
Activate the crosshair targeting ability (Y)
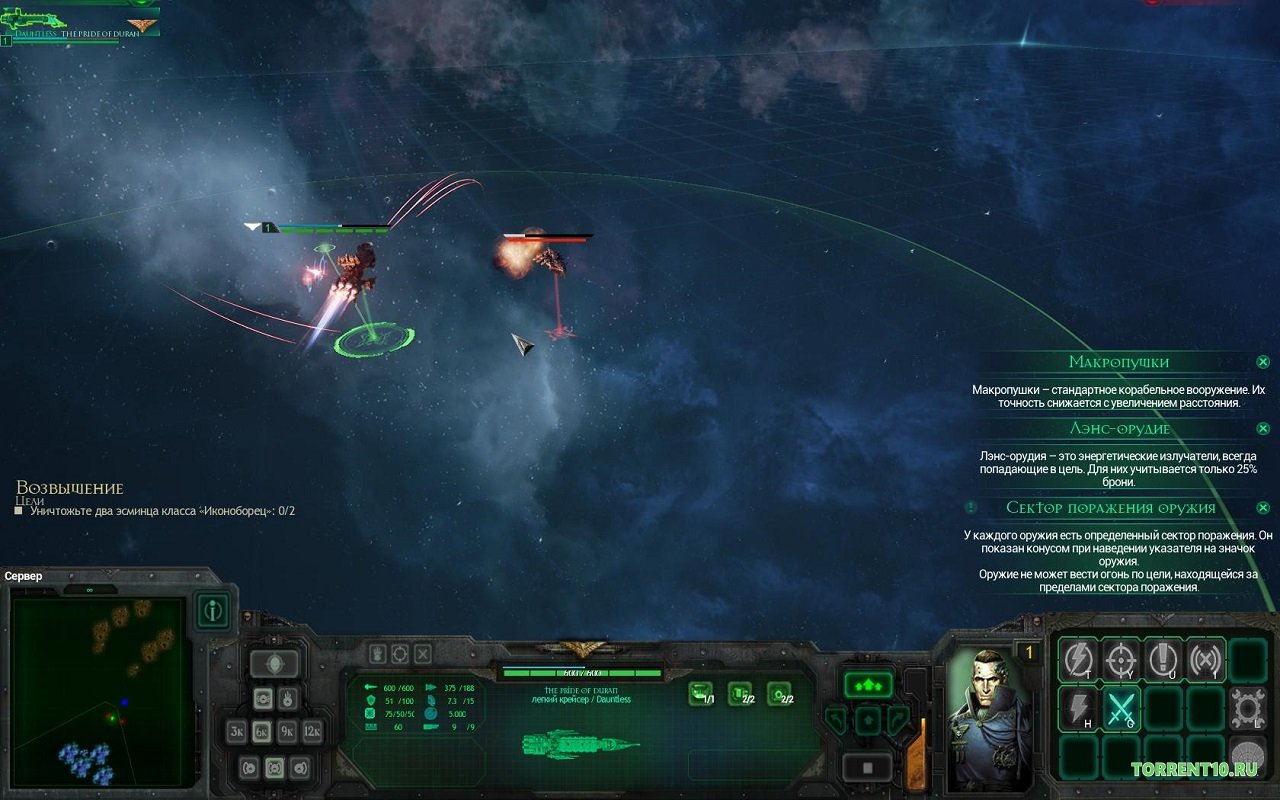pyautogui.click(x=1121, y=660)
